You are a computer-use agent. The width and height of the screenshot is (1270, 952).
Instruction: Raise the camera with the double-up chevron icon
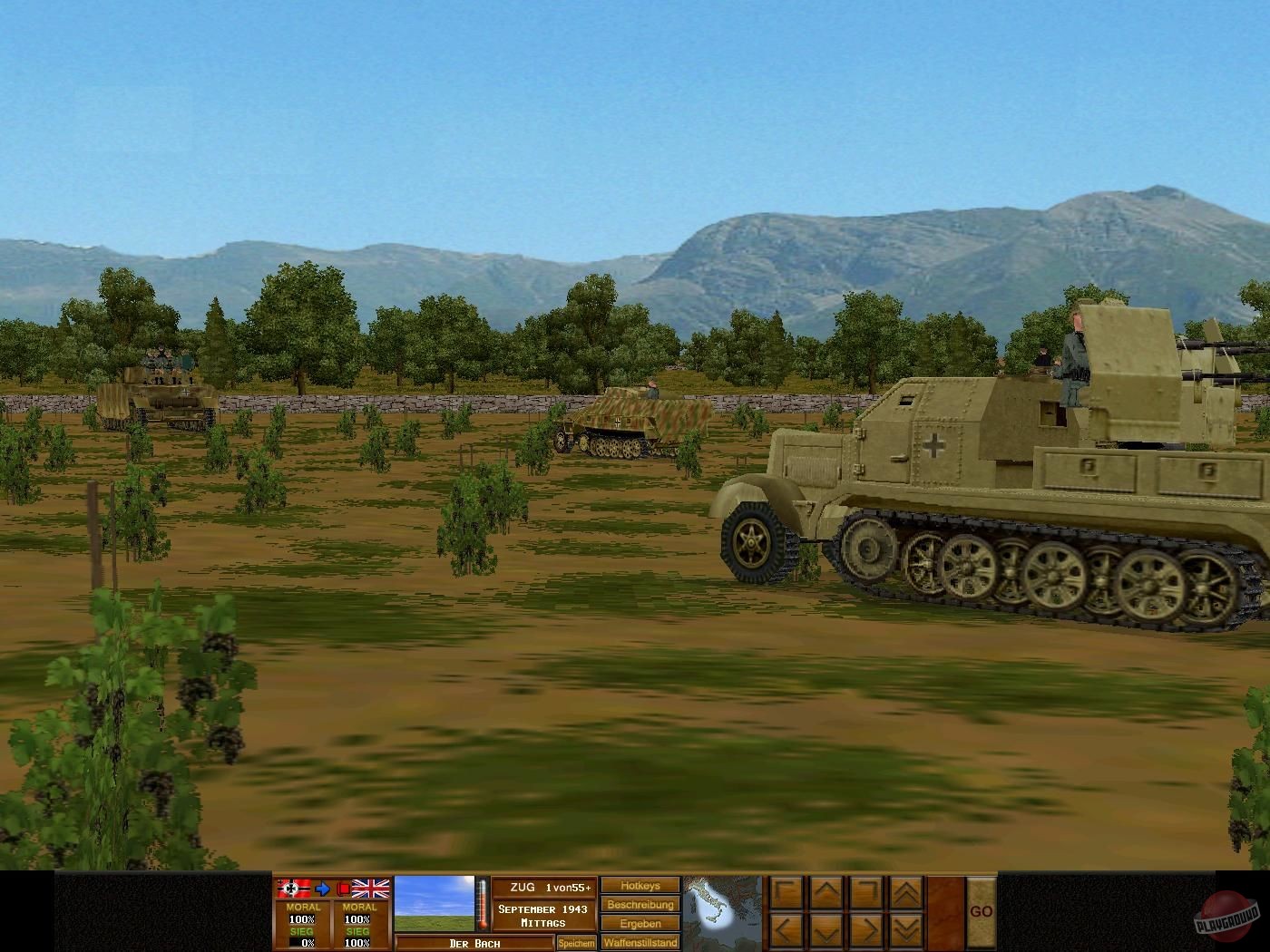point(905,891)
